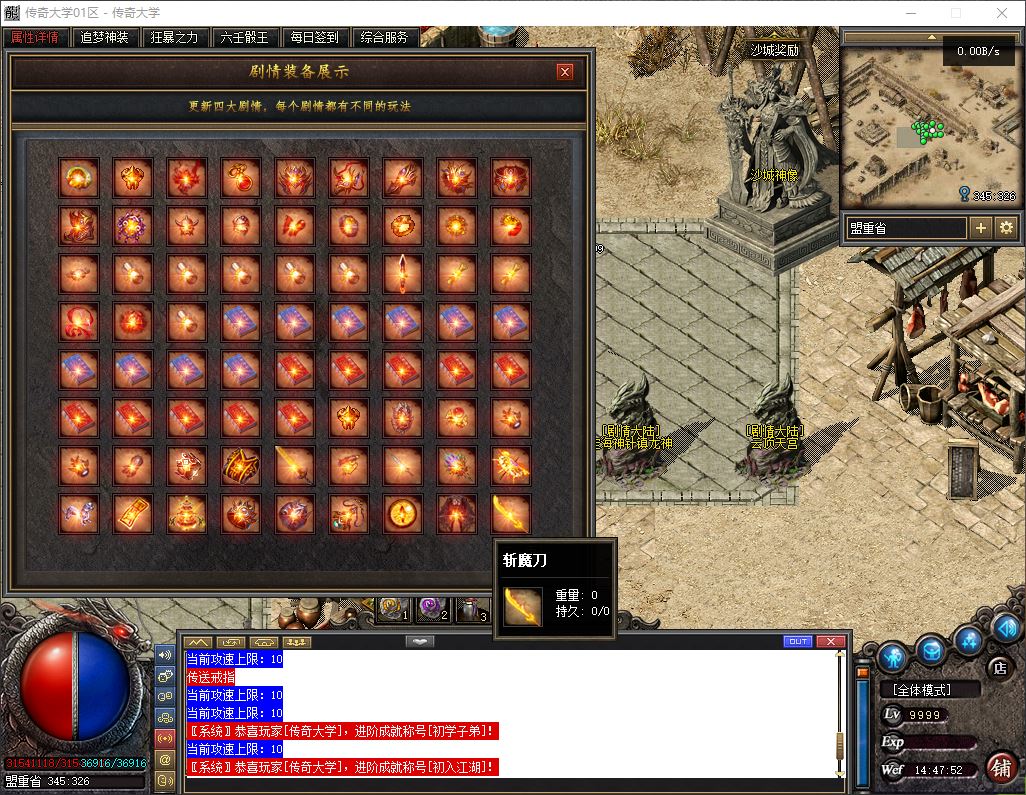Image resolution: width=1026 pixels, height=795 pixels.
Task: Close the chat window with red X
Action: coord(830,641)
